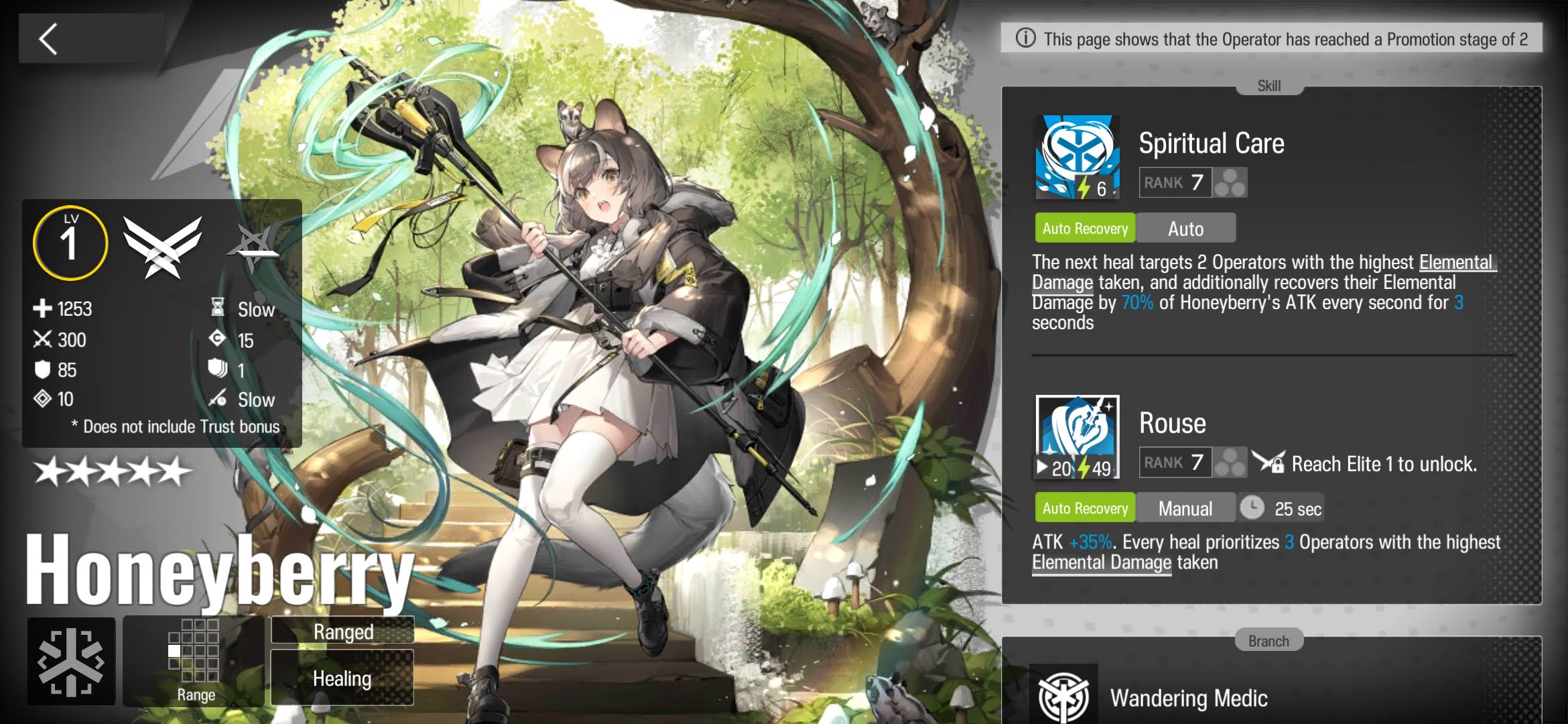Tap the Spiritual Care Rank 7 badge

[x=1175, y=182]
